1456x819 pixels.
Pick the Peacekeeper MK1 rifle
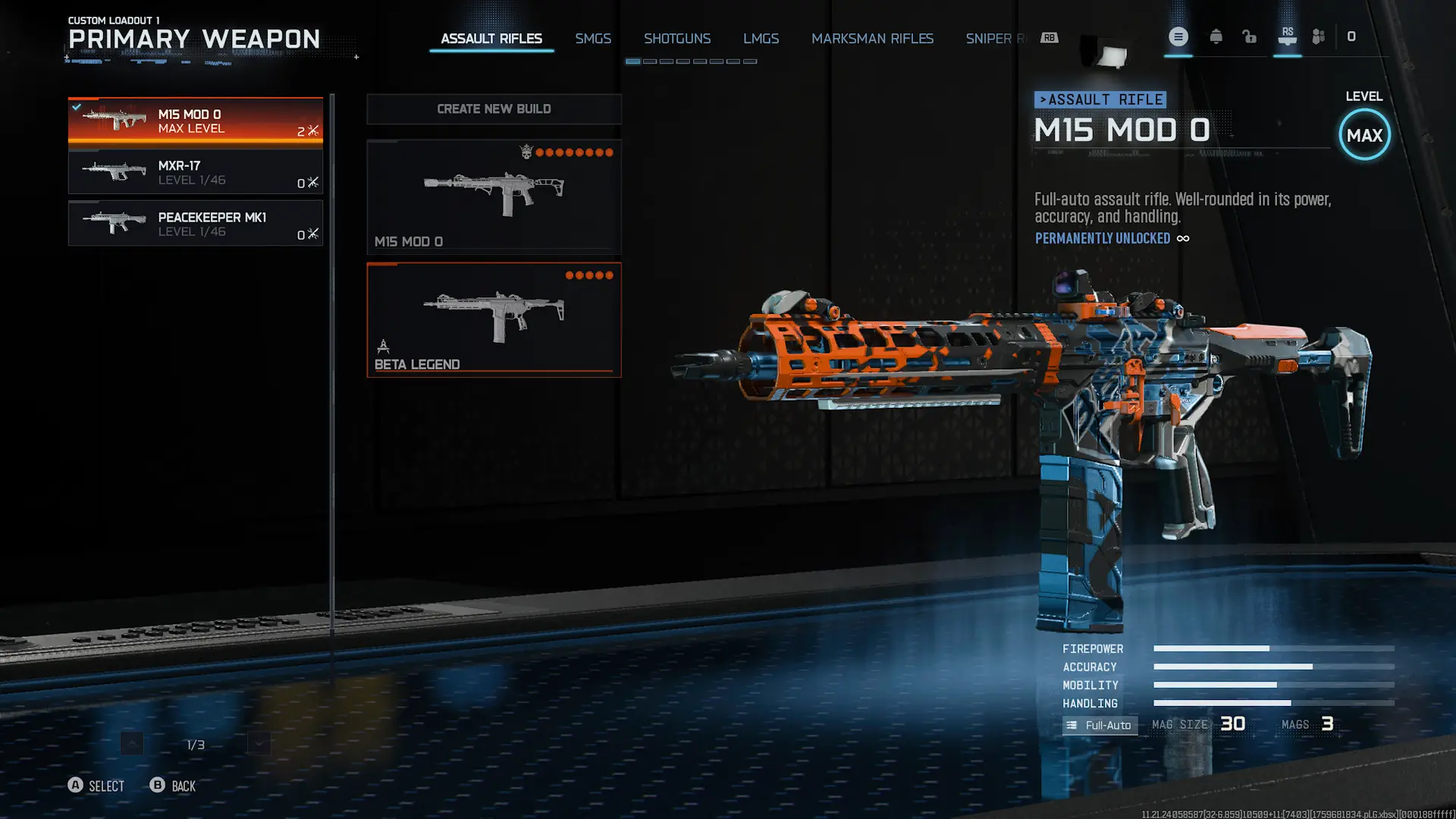coord(195,223)
